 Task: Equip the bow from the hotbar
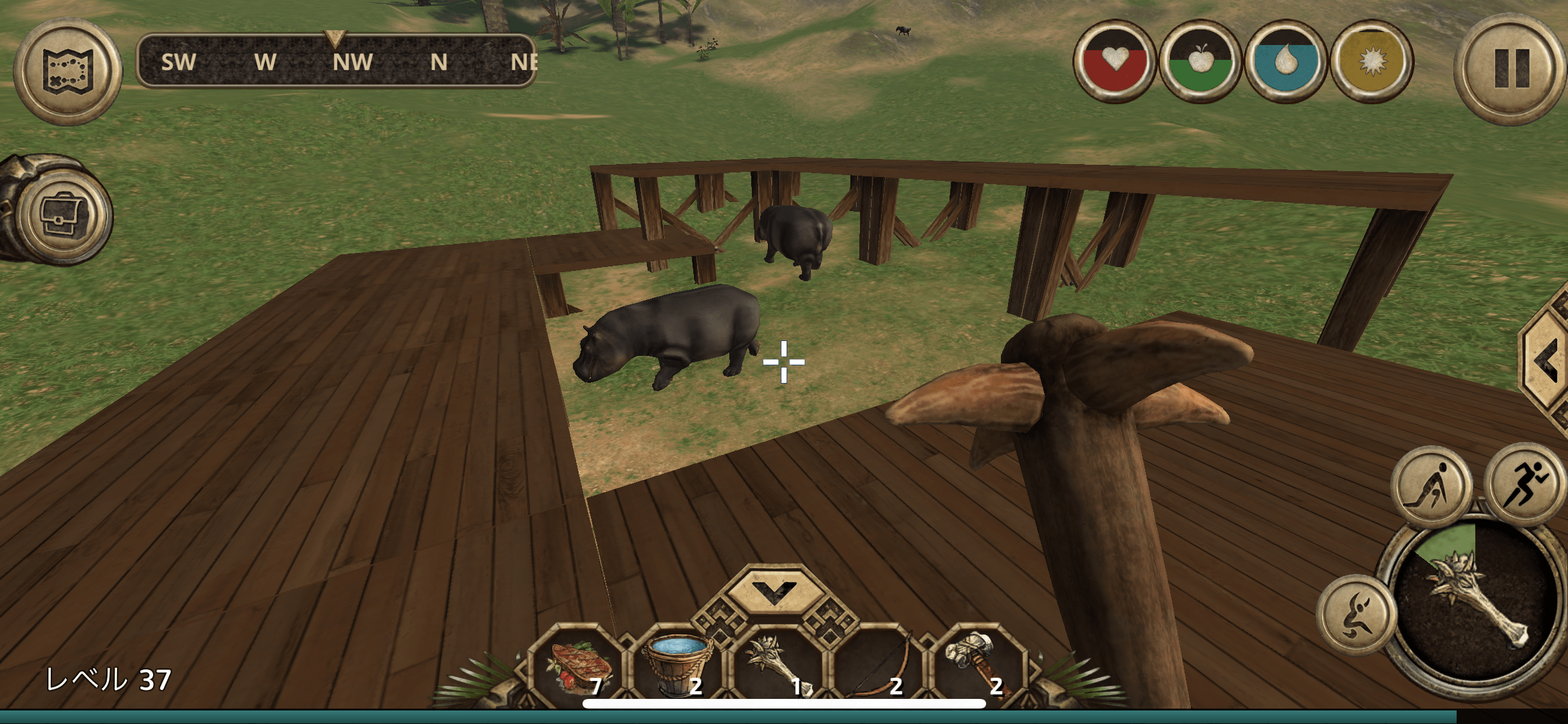click(x=878, y=667)
